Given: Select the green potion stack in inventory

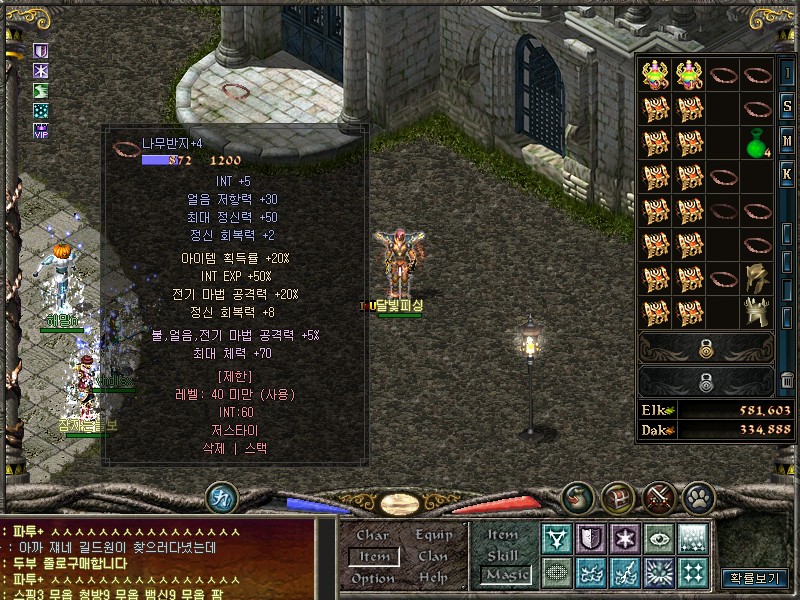Looking at the screenshot, I should pos(757,144).
